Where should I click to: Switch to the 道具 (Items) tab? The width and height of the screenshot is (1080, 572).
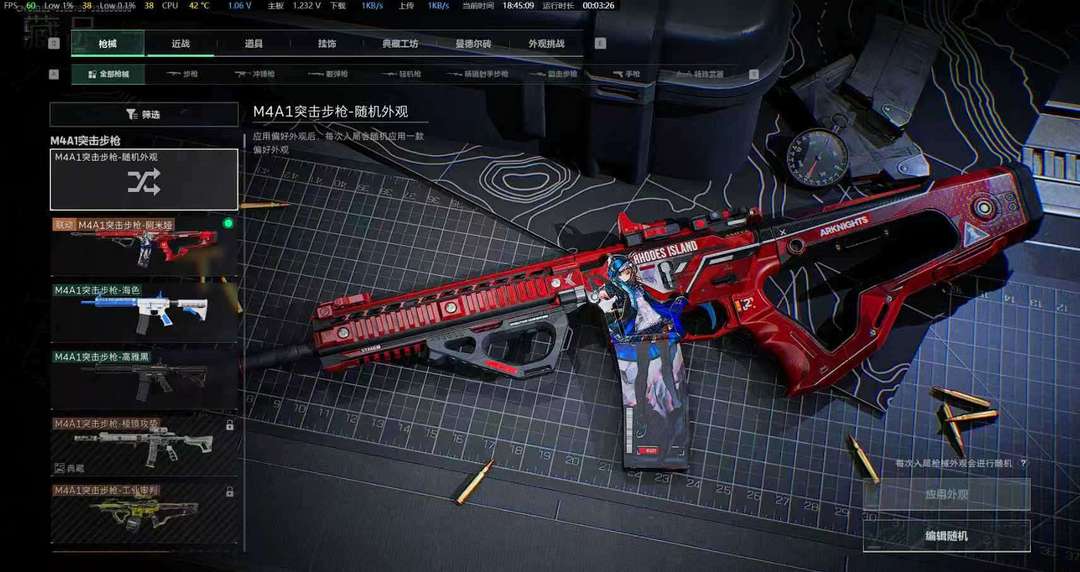tap(254, 44)
